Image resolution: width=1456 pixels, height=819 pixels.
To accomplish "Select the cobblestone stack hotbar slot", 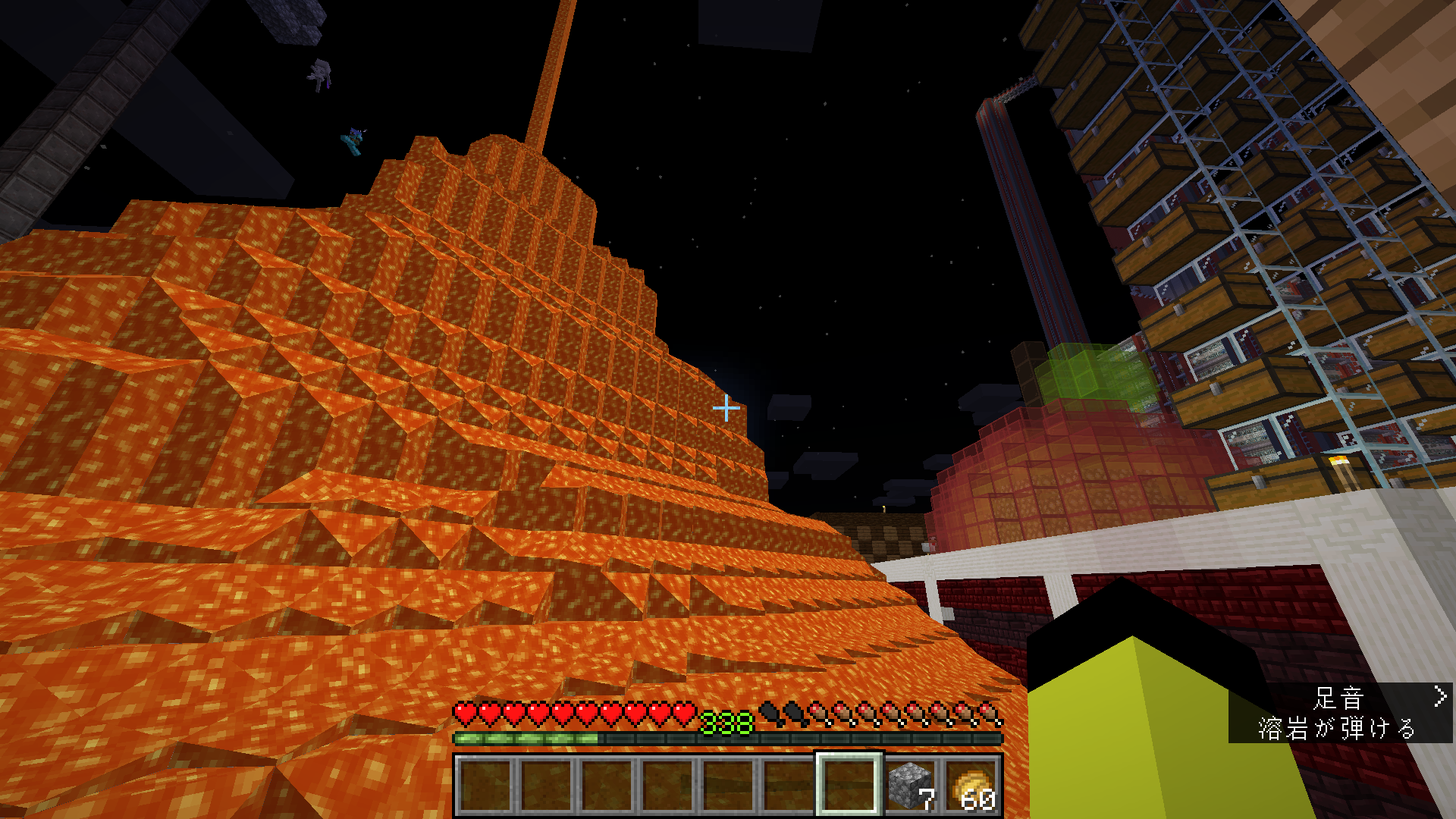I will coord(910,786).
